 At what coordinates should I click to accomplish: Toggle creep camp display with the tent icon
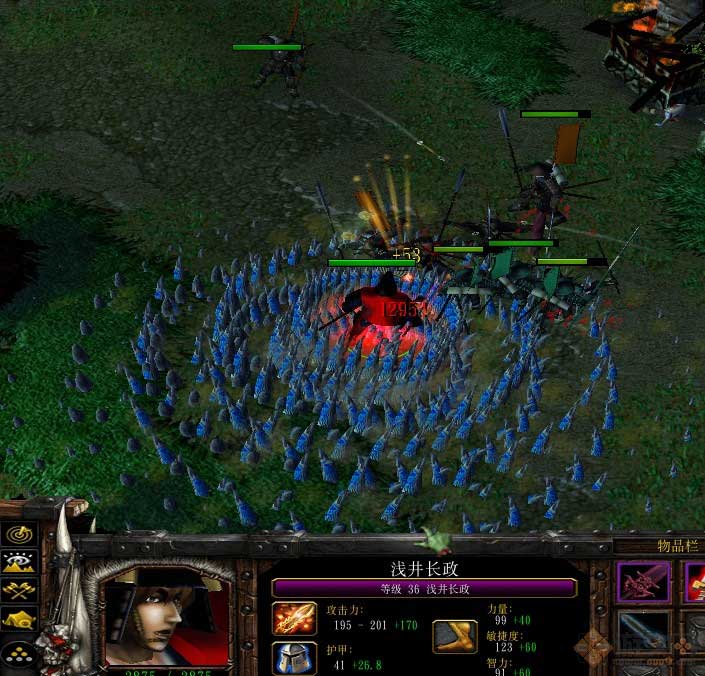point(21,621)
